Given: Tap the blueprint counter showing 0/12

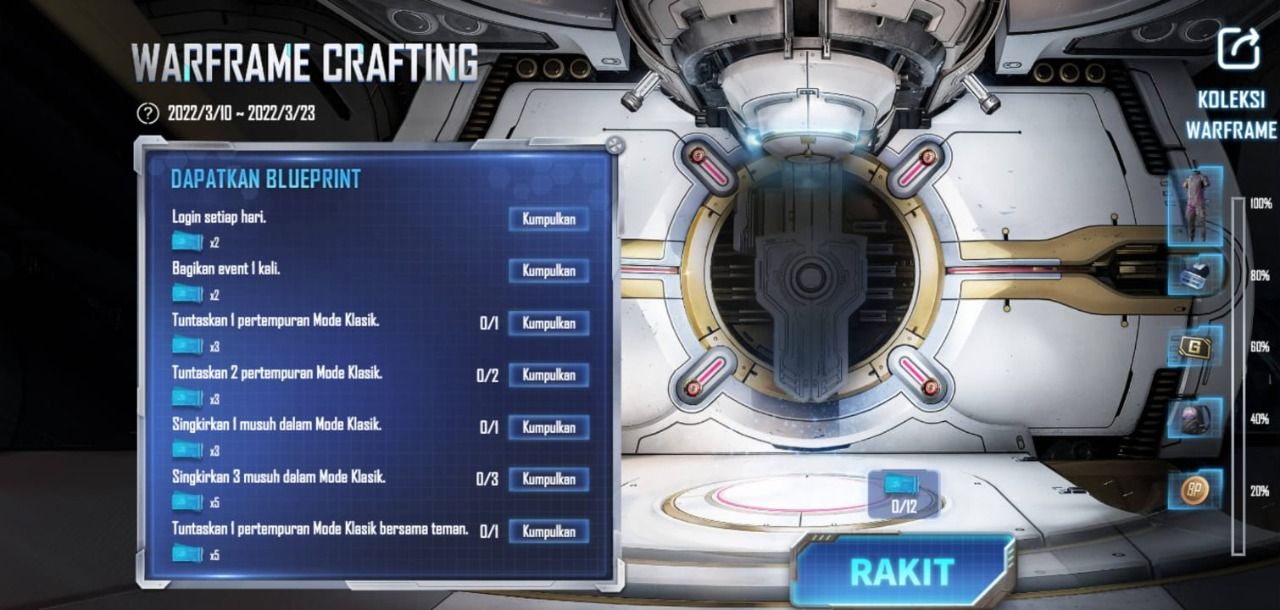Looking at the screenshot, I should [x=903, y=494].
